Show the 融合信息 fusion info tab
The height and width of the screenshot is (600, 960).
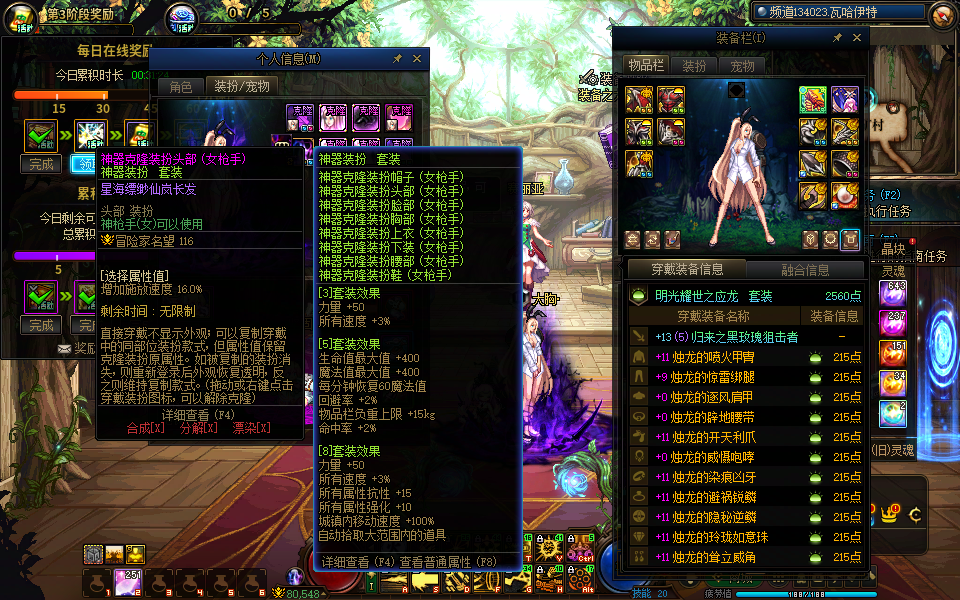(804, 269)
